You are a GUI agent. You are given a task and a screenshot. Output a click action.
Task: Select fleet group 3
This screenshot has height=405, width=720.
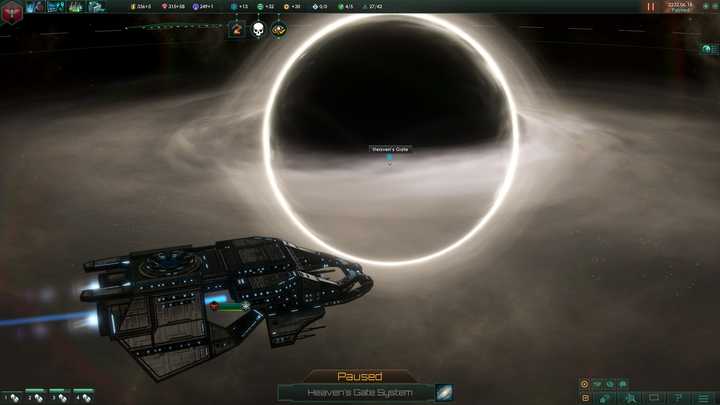pos(59,397)
